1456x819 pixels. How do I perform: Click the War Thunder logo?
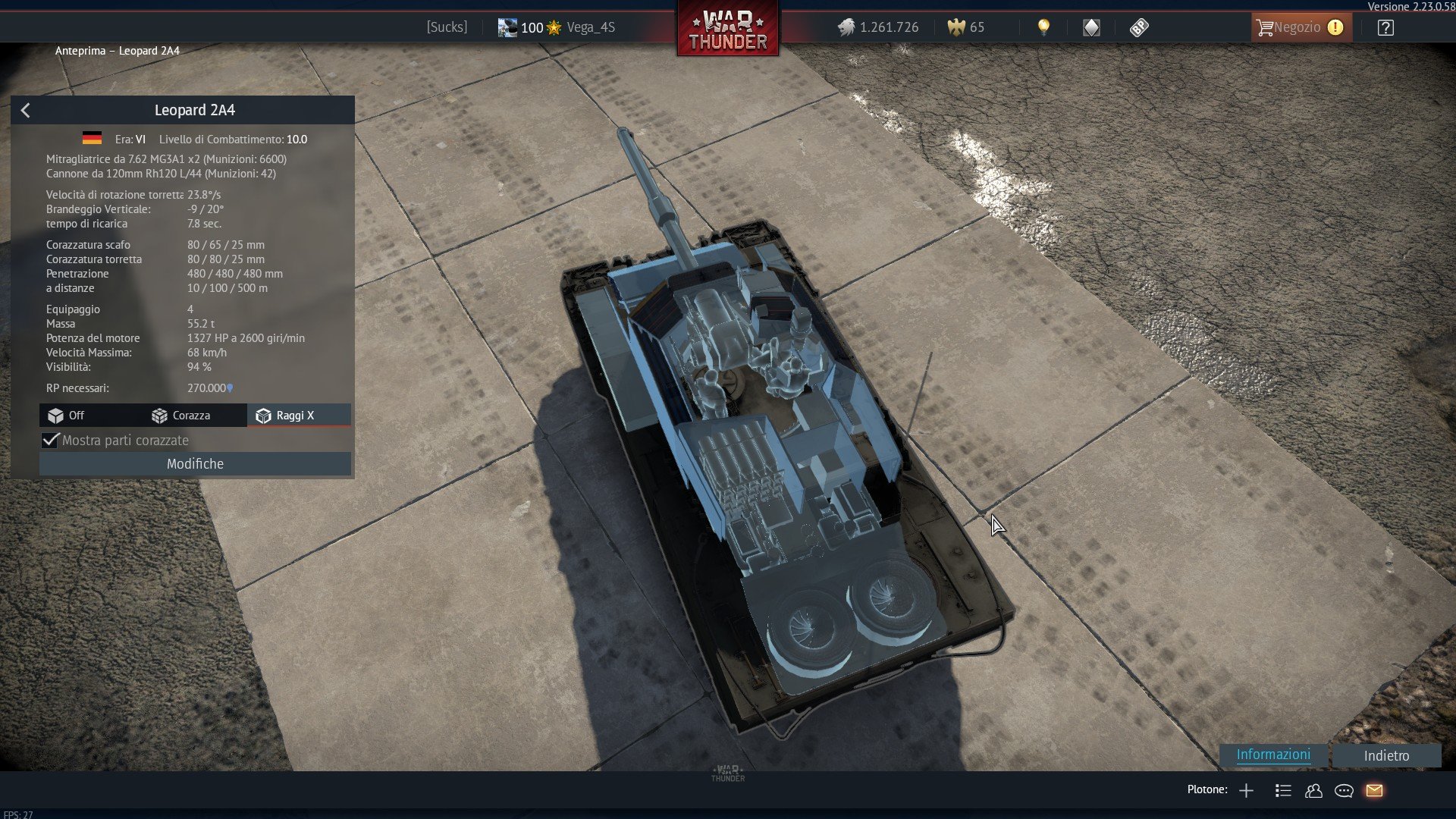click(x=727, y=30)
